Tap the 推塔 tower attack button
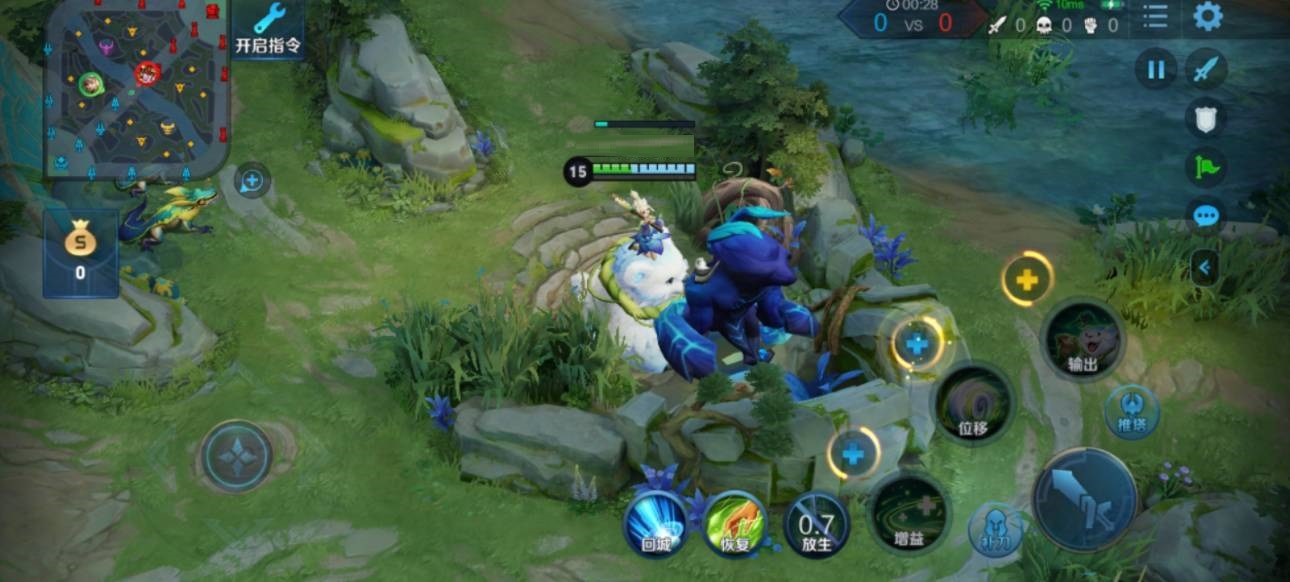The width and height of the screenshot is (1290, 582). pos(1132,412)
